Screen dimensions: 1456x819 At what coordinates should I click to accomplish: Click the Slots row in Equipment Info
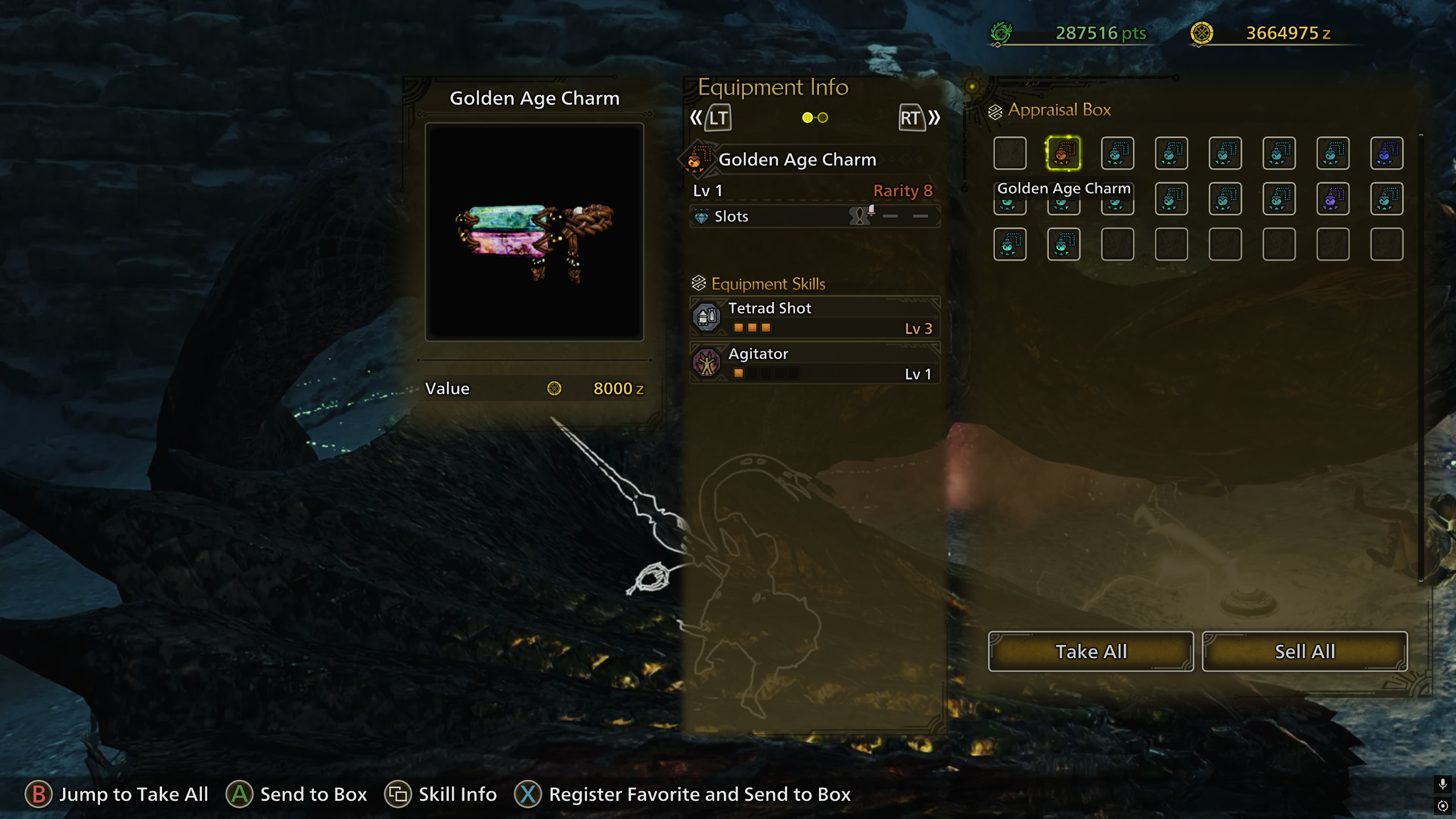814,216
